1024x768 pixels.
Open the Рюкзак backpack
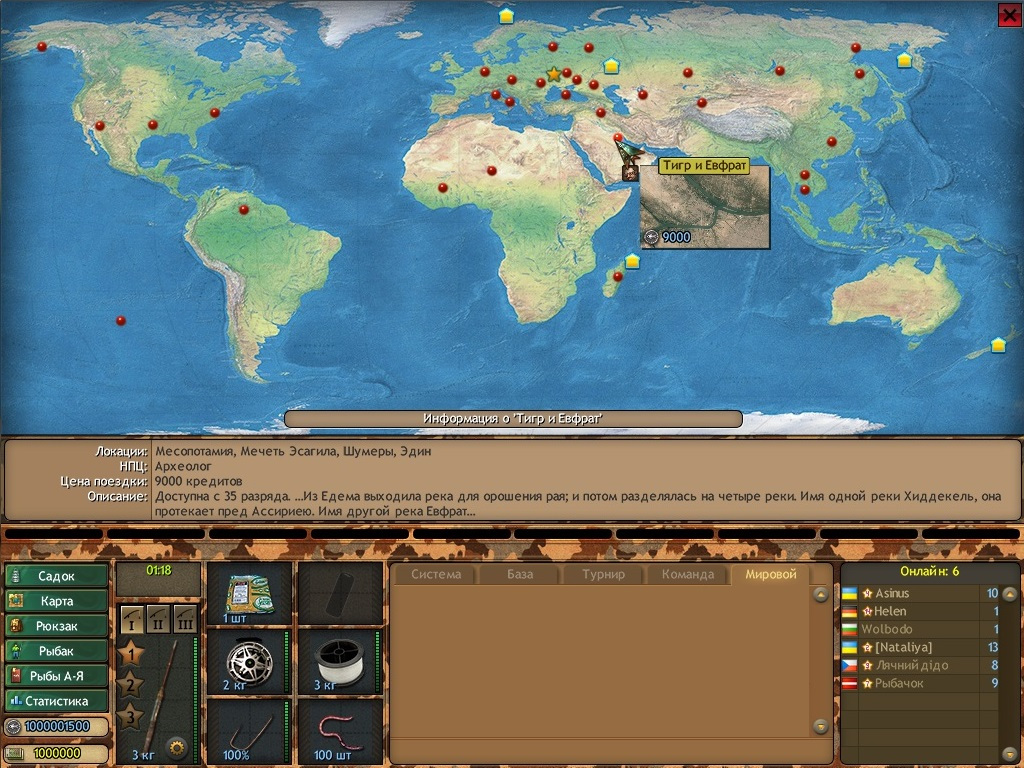57,626
